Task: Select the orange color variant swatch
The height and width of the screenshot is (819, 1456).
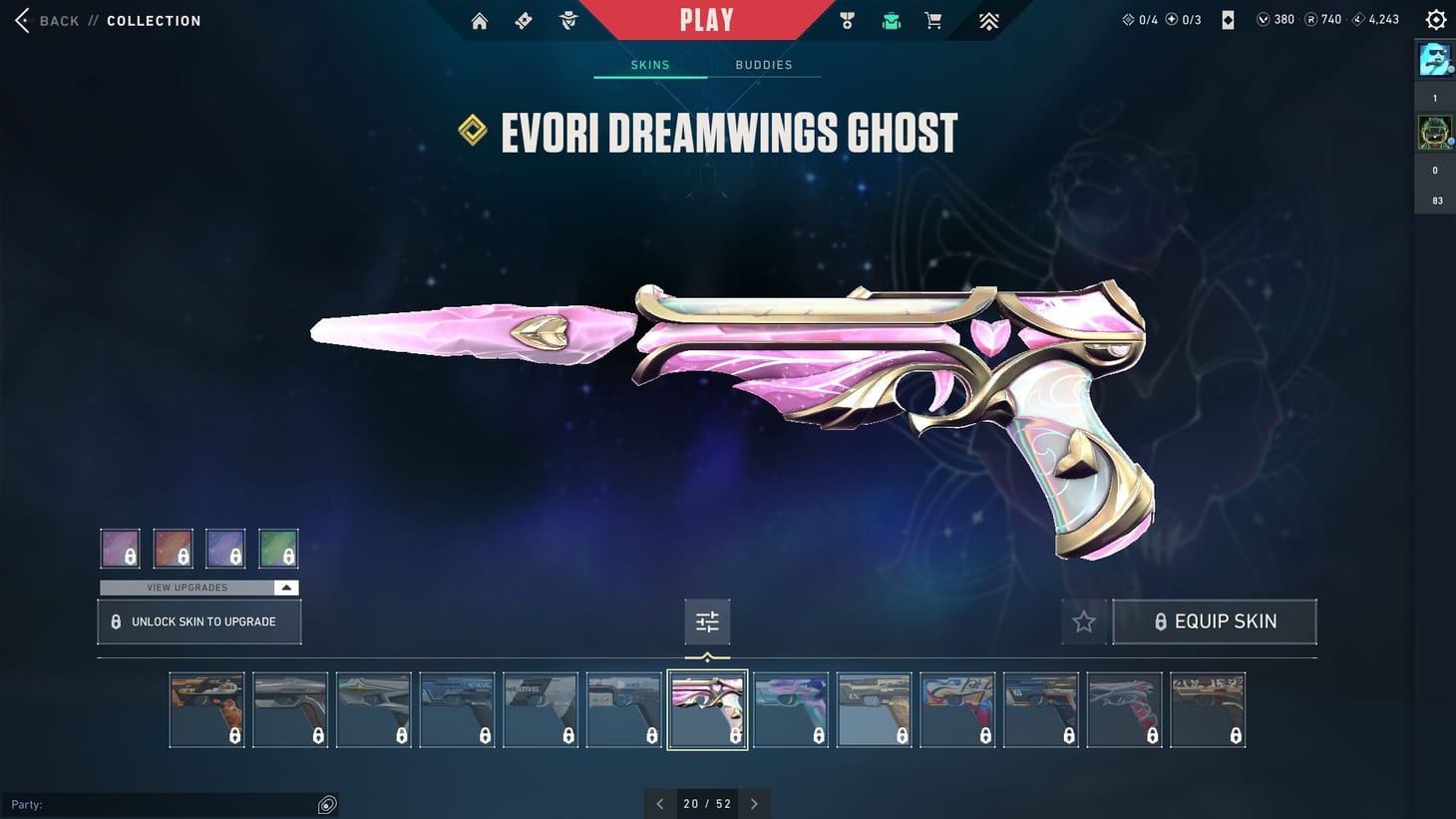Action: click(x=173, y=547)
